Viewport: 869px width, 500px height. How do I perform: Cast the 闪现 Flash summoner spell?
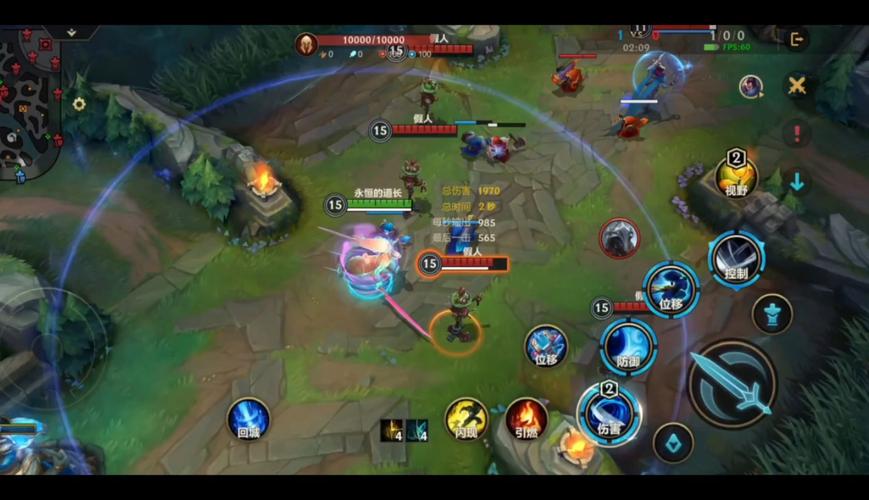466,418
